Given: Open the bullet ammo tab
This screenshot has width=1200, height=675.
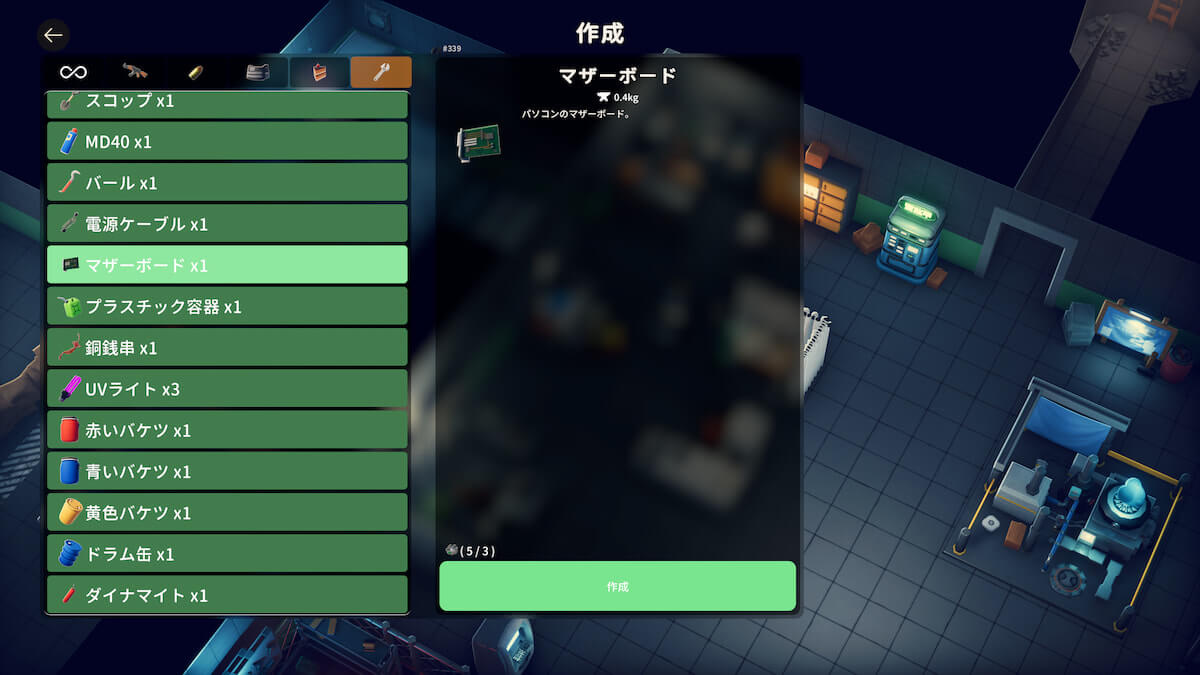Looking at the screenshot, I should pyautogui.click(x=196, y=72).
